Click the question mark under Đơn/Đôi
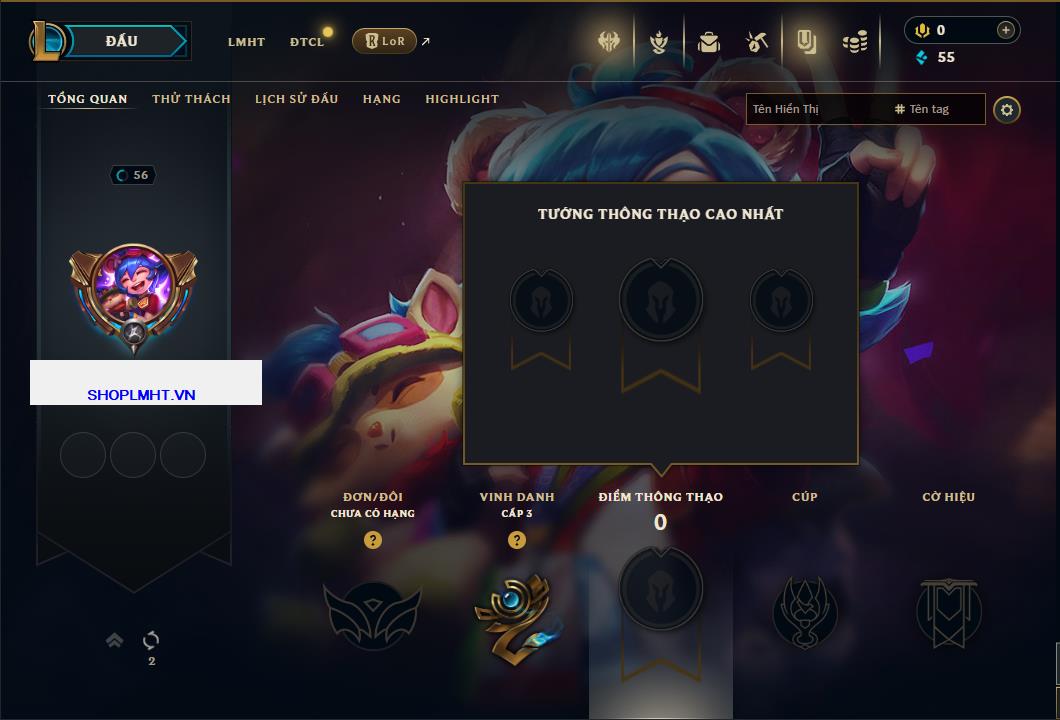Image resolution: width=1060 pixels, height=720 pixels. [x=373, y=540]
